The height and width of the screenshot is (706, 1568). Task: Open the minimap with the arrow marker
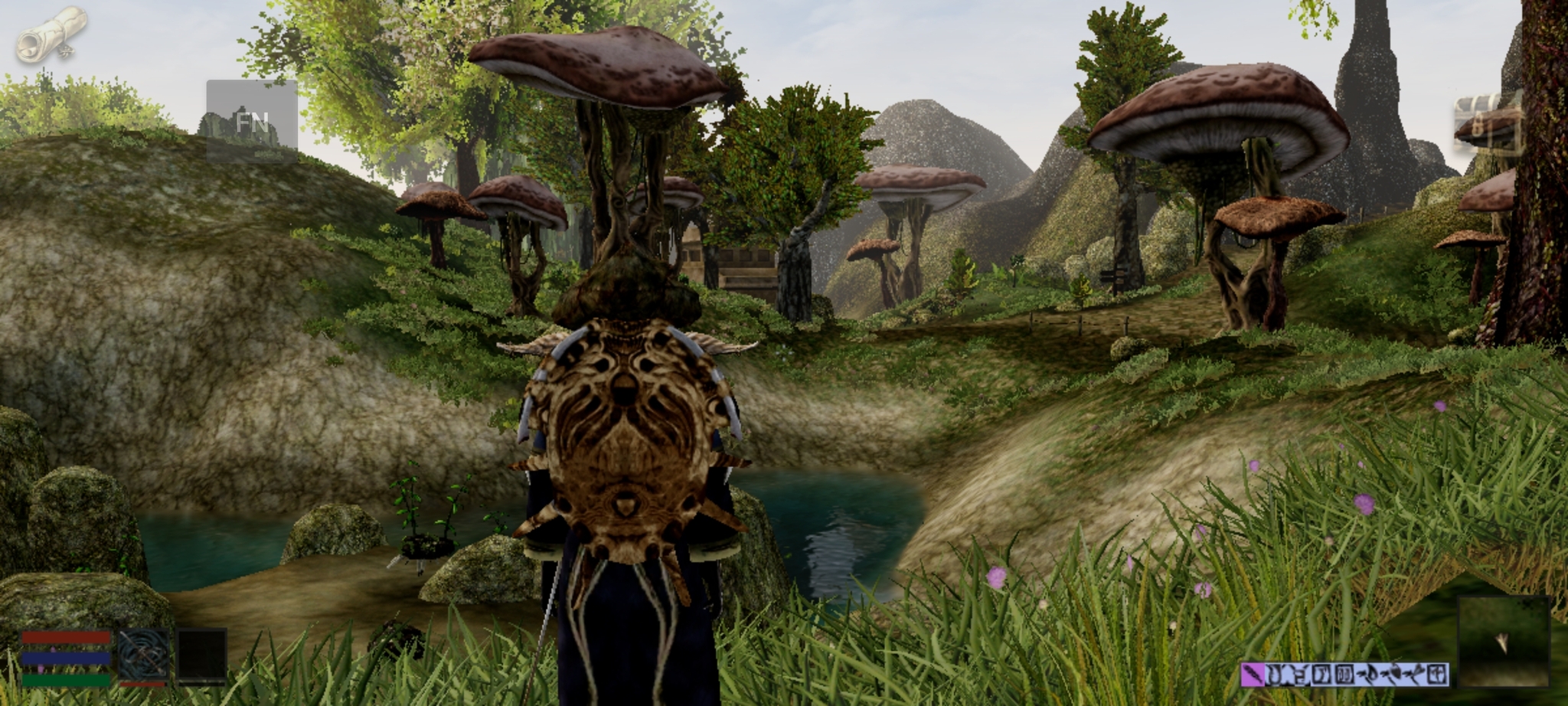tap(1503, 642)
